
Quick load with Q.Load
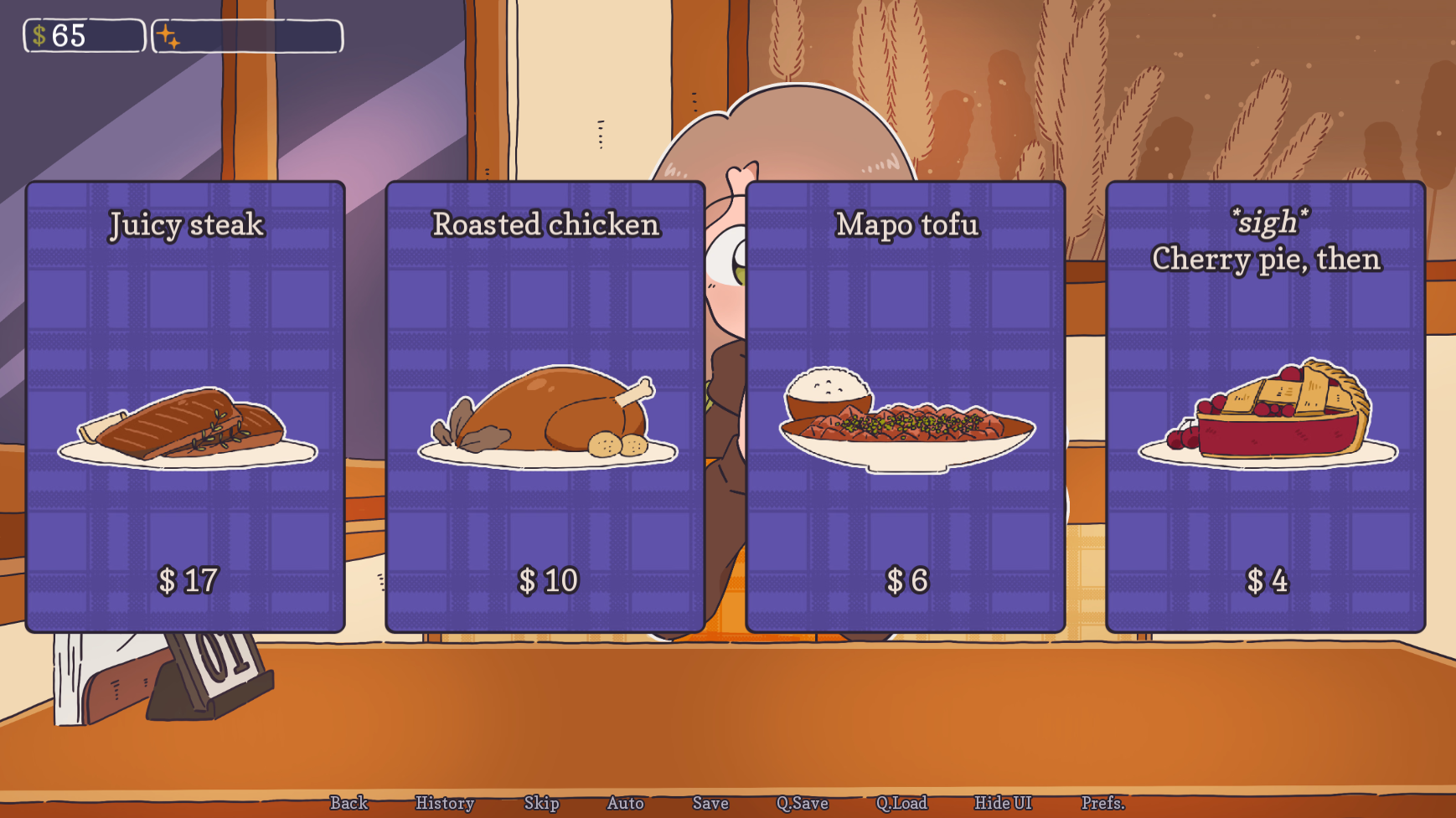901,803
